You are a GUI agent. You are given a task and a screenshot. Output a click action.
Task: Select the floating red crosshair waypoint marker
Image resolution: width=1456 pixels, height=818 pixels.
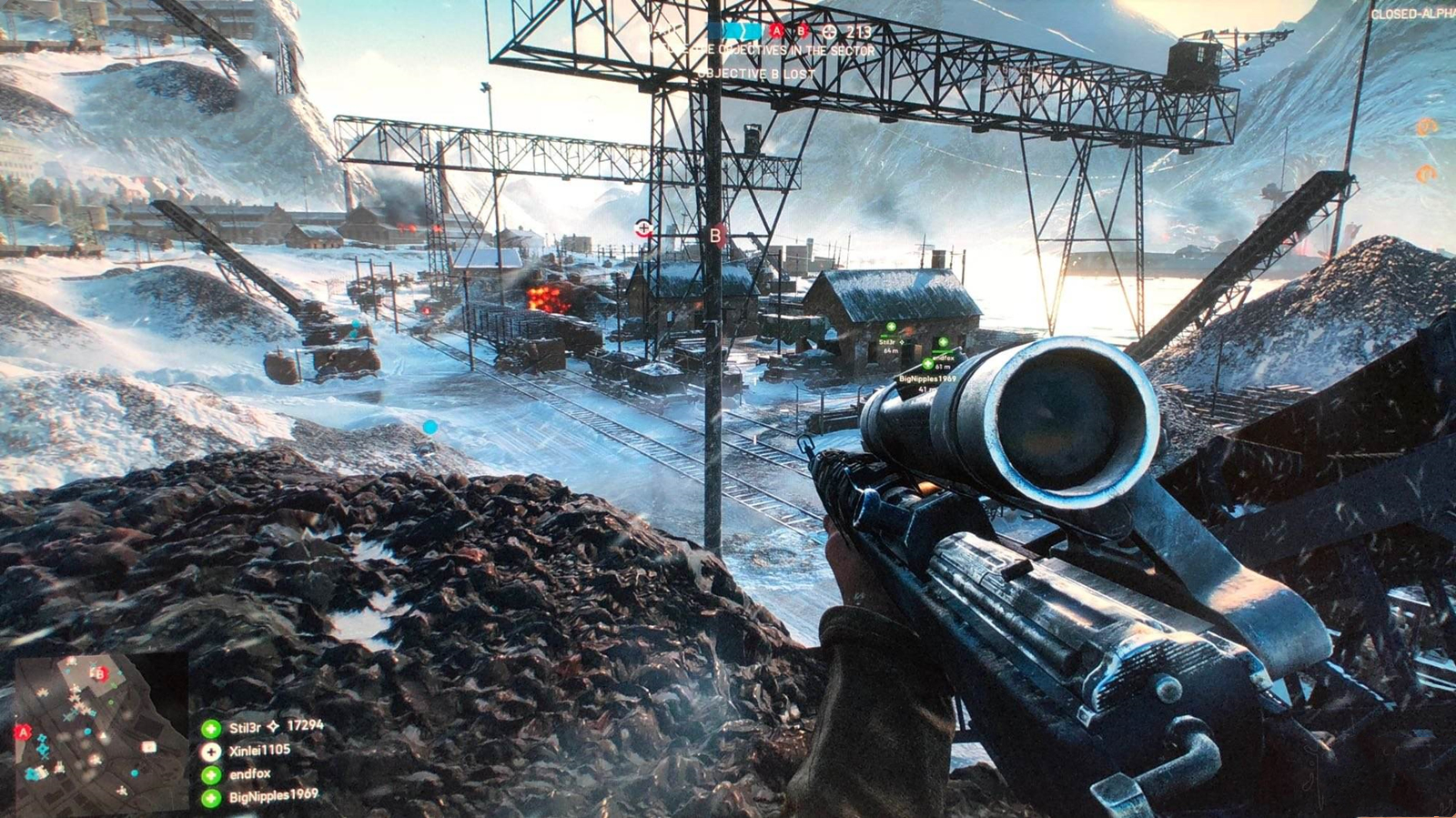644,227
